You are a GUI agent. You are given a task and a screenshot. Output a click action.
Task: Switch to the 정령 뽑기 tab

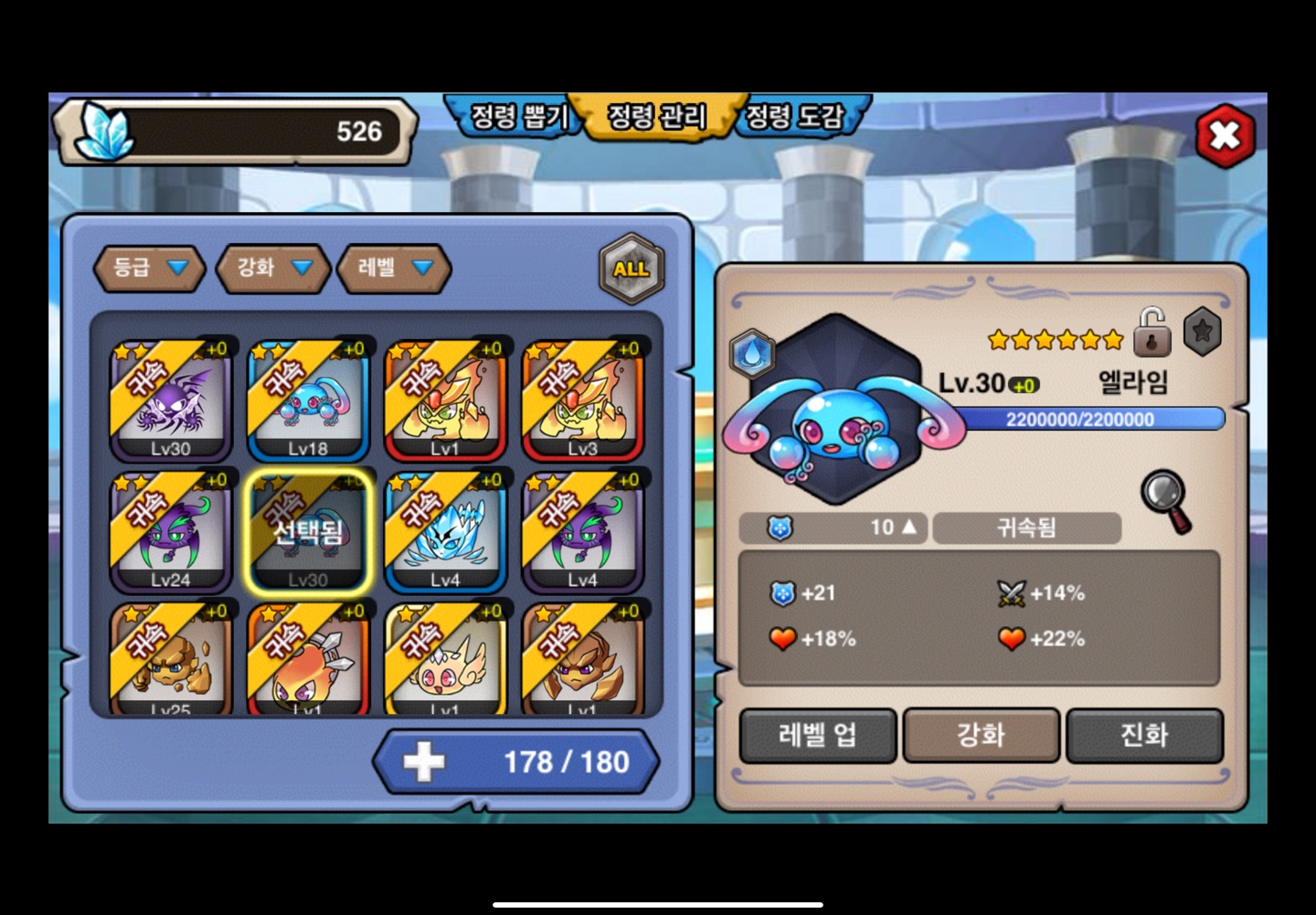pos(517,116)
